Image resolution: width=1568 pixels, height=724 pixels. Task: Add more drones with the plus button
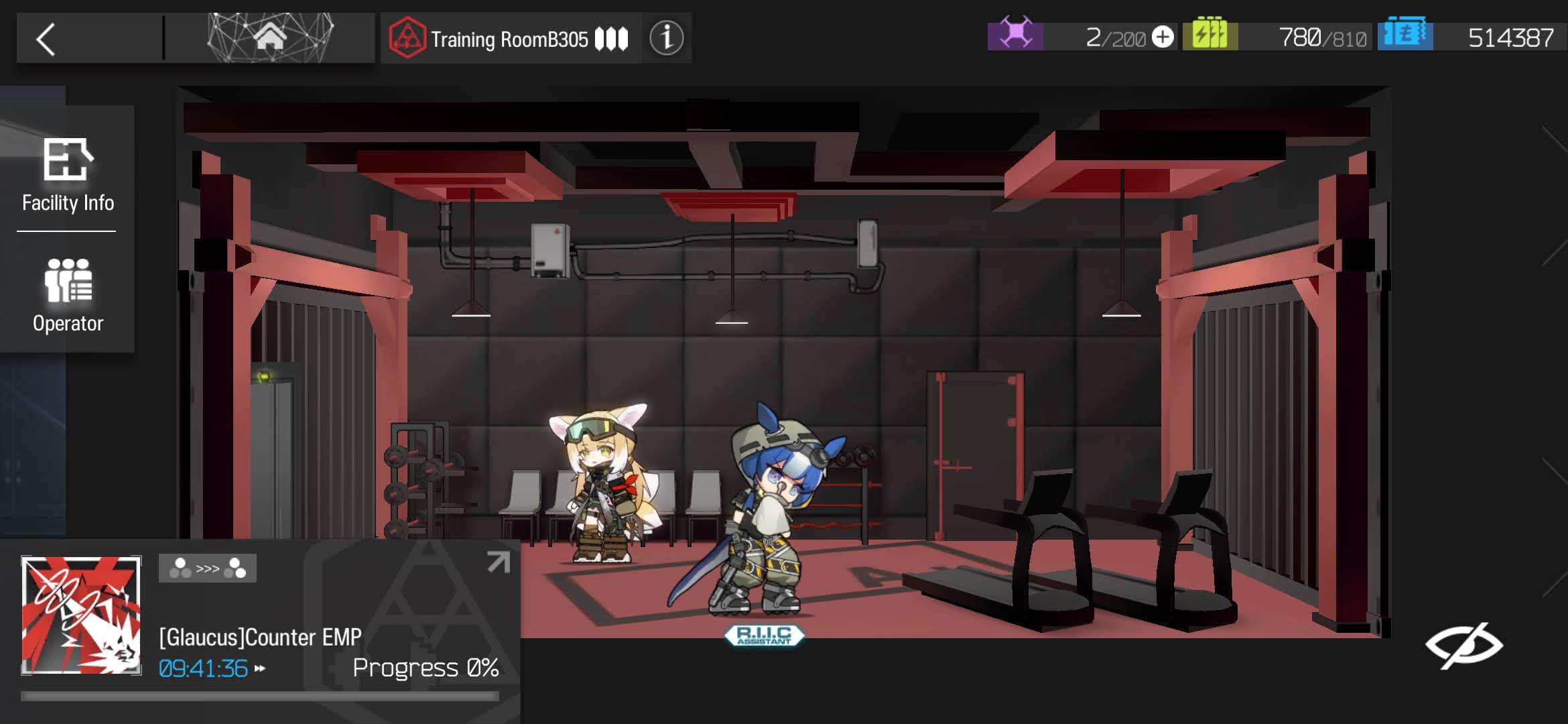[1163, 37]
